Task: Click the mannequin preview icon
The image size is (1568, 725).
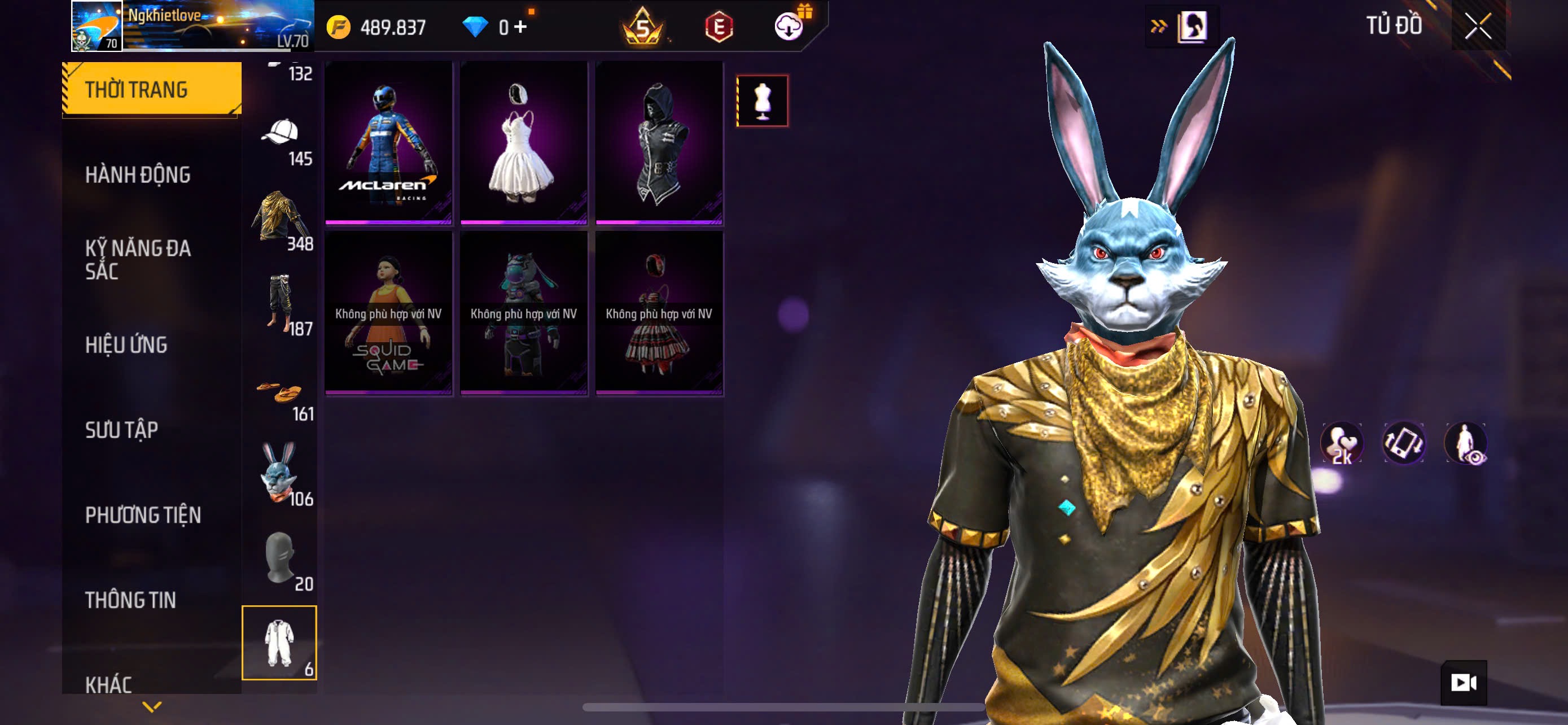Action: coord(762,101)
